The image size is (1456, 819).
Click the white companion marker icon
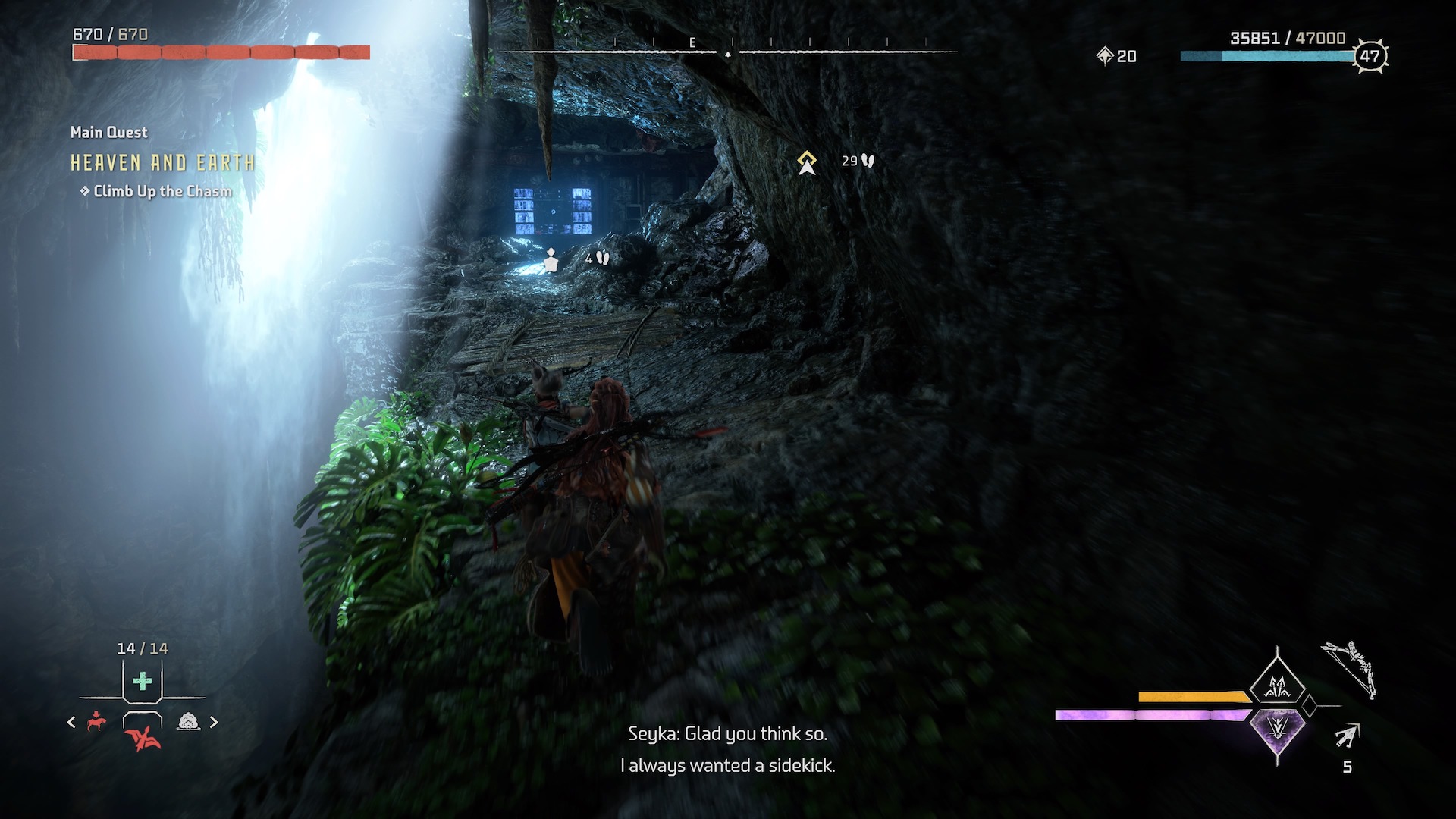(x=551, y=259)
